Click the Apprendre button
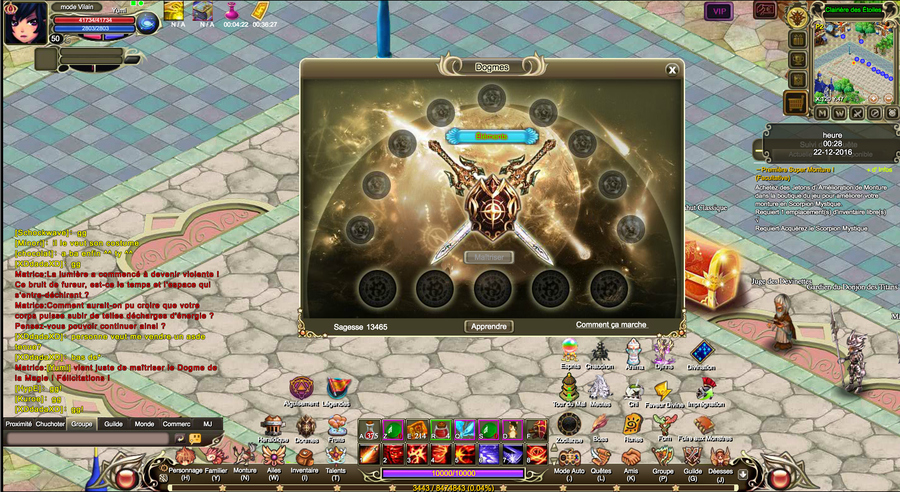The width and height of the screenshot is (900, 492). pyautogui.click(x=489, y=326)
